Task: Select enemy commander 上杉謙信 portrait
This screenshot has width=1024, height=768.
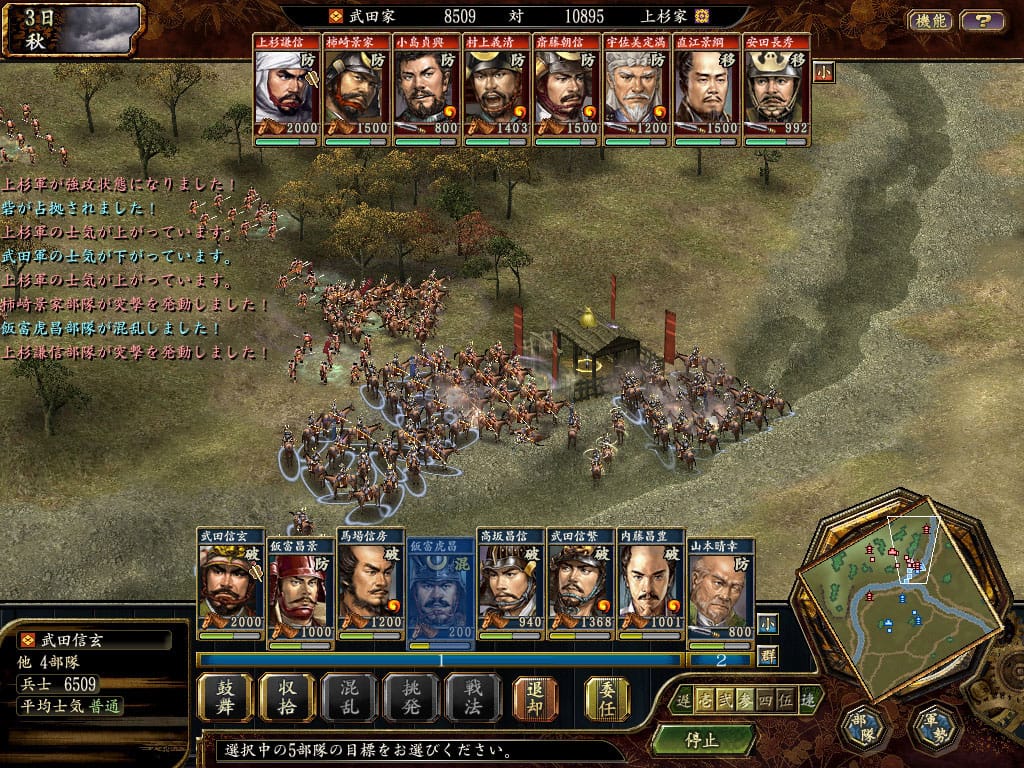Action: click(x=286, y=92)
